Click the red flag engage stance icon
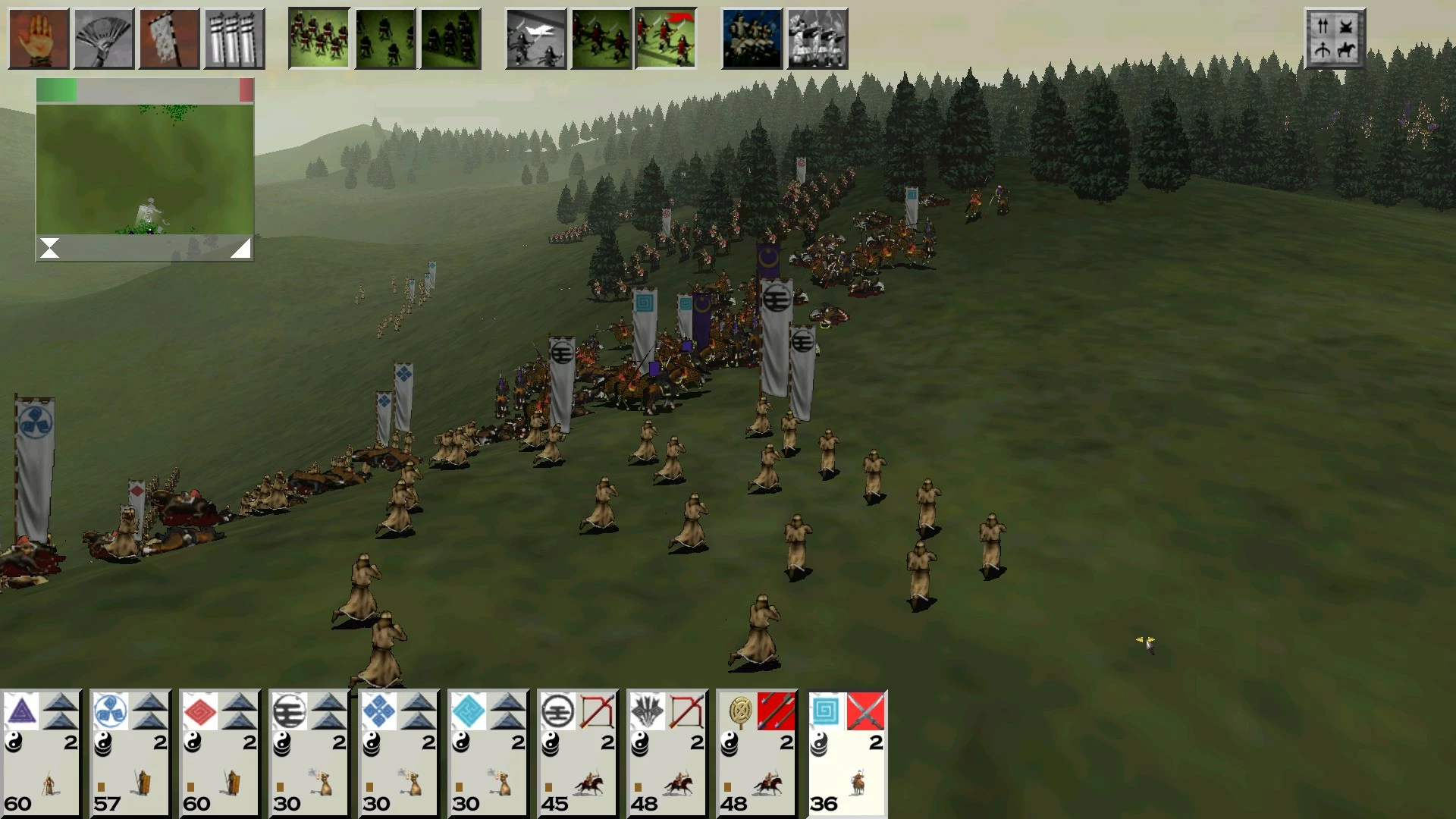Image resolution: width=1456 pixels, height=819 pixels. coord(665,39)
